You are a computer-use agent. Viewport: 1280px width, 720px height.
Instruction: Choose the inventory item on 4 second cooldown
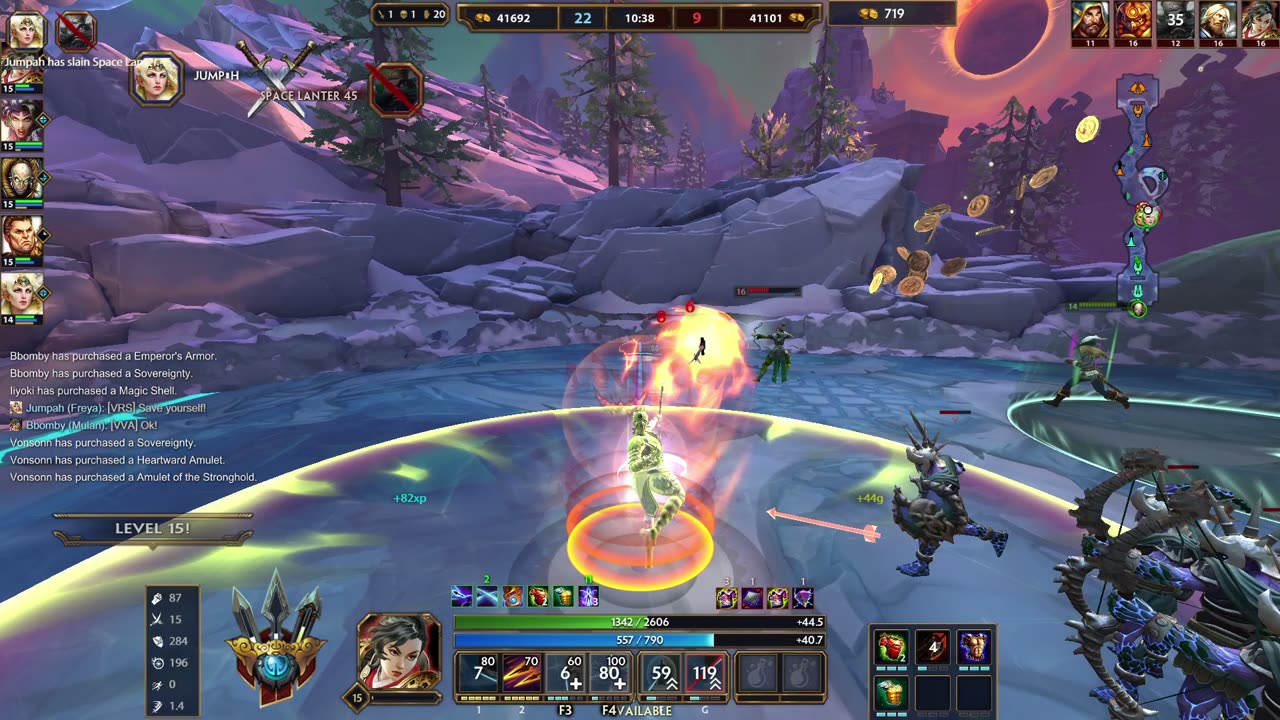tap(932, 648)
